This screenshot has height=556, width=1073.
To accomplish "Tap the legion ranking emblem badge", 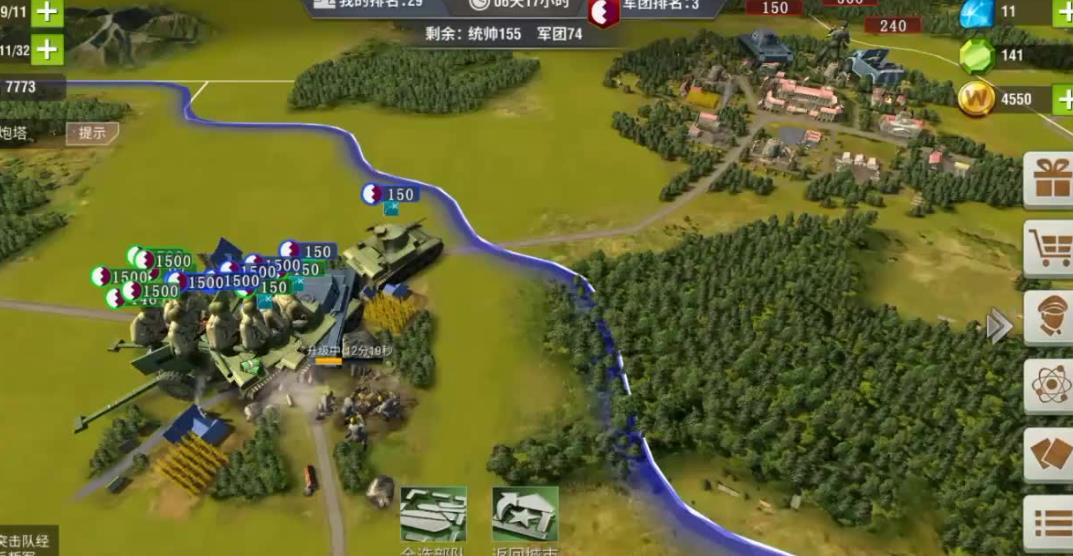I will [x=602, y=12].
